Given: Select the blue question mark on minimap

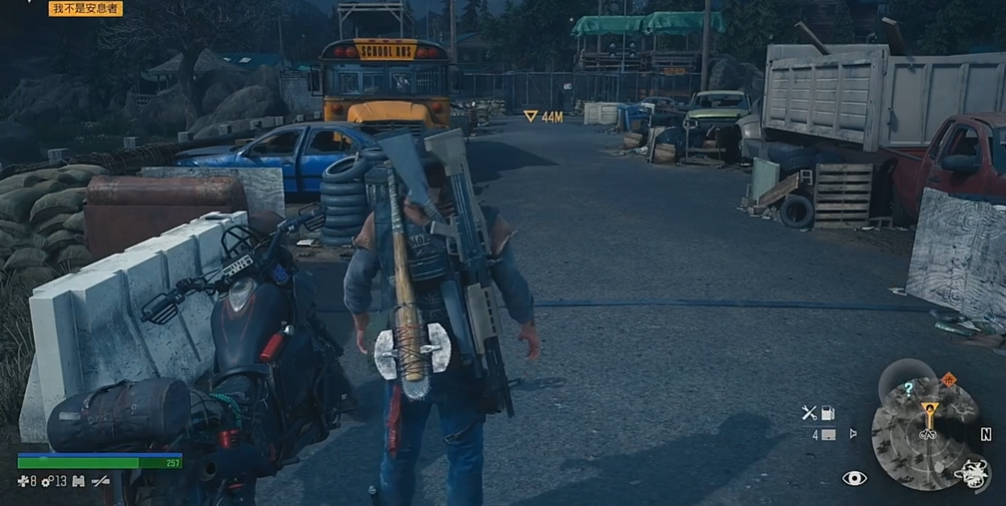Looking at the screenshot, I should click(x=908, y=389).
